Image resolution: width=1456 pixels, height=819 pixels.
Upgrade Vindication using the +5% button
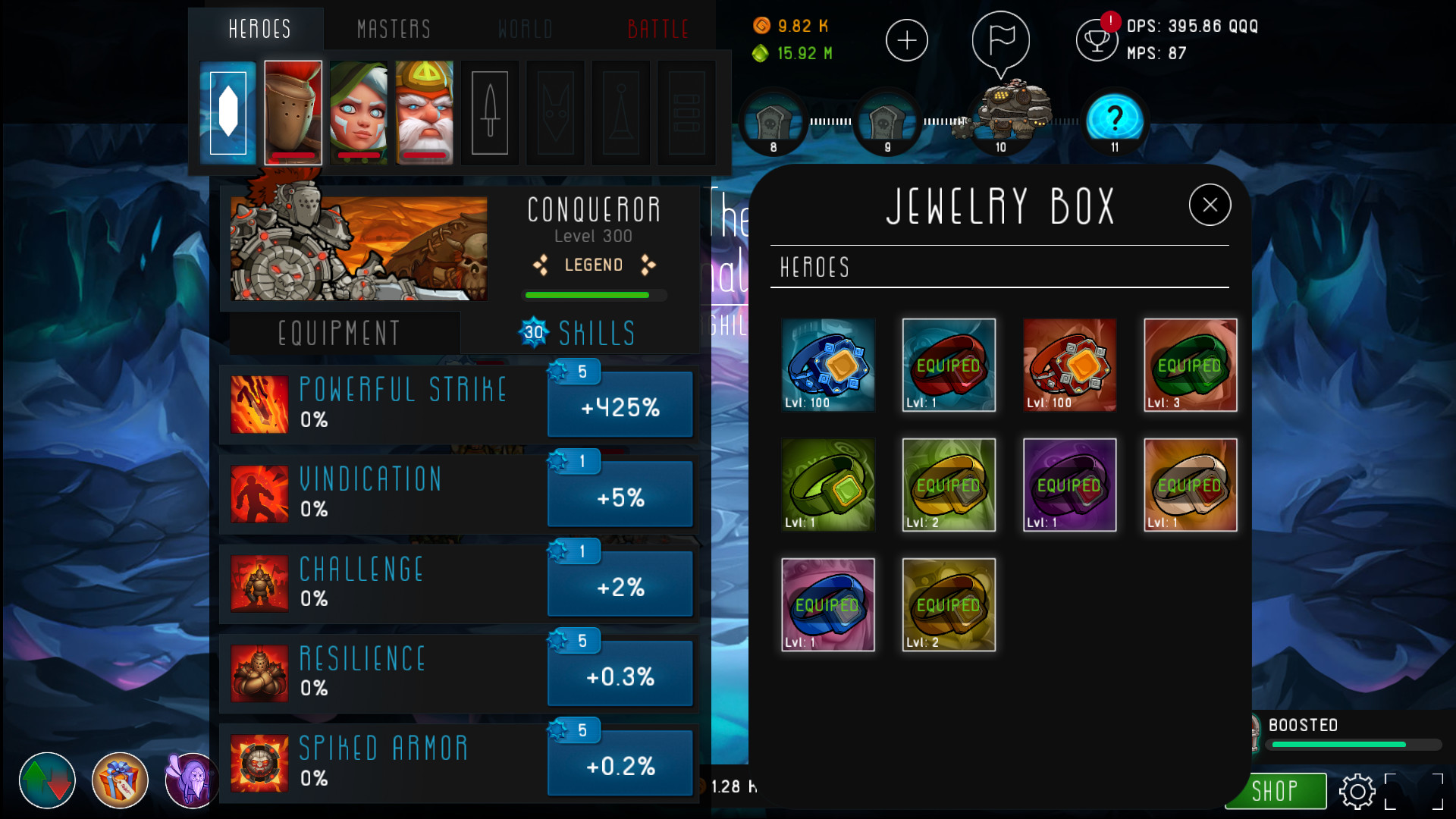click(620, 494)
